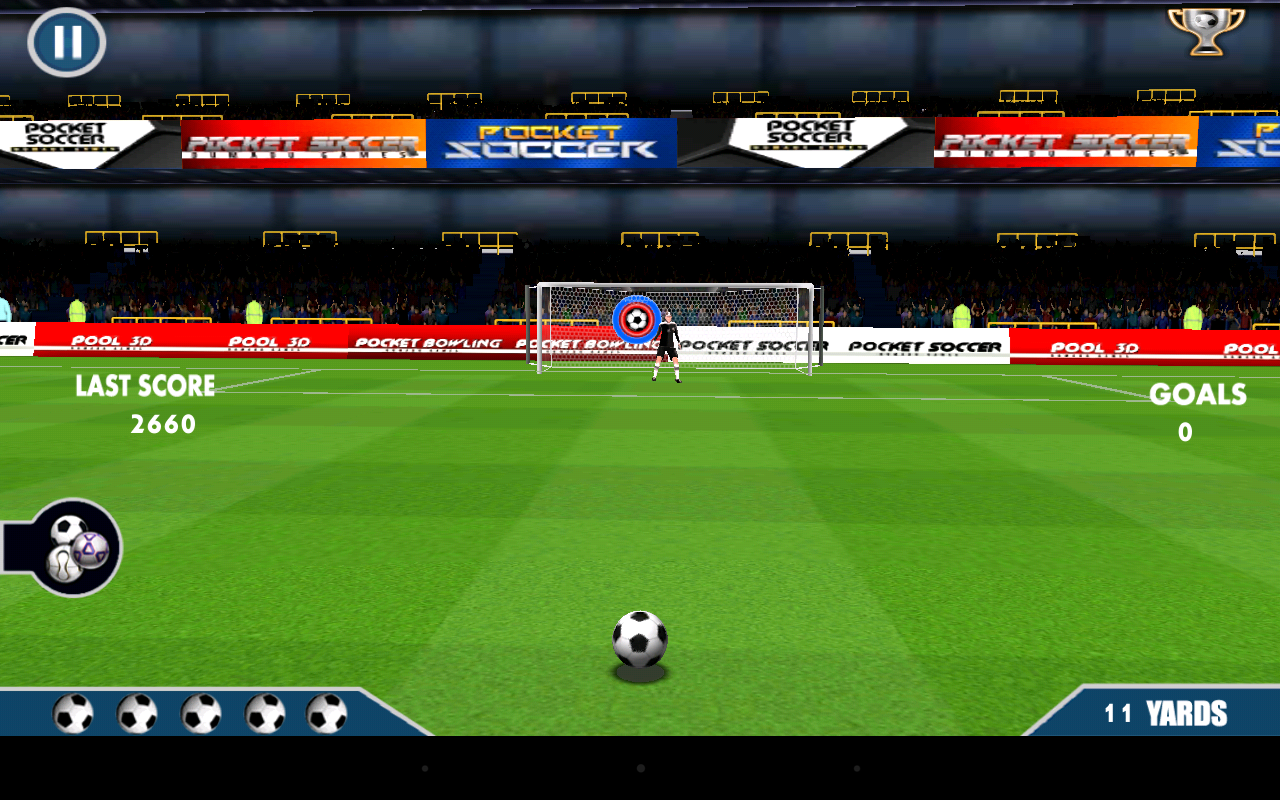The height and width of the screenshot is (800, 1280).
Task: Tap the pause icon in top-left corner
Action: (x=67, y=42)
